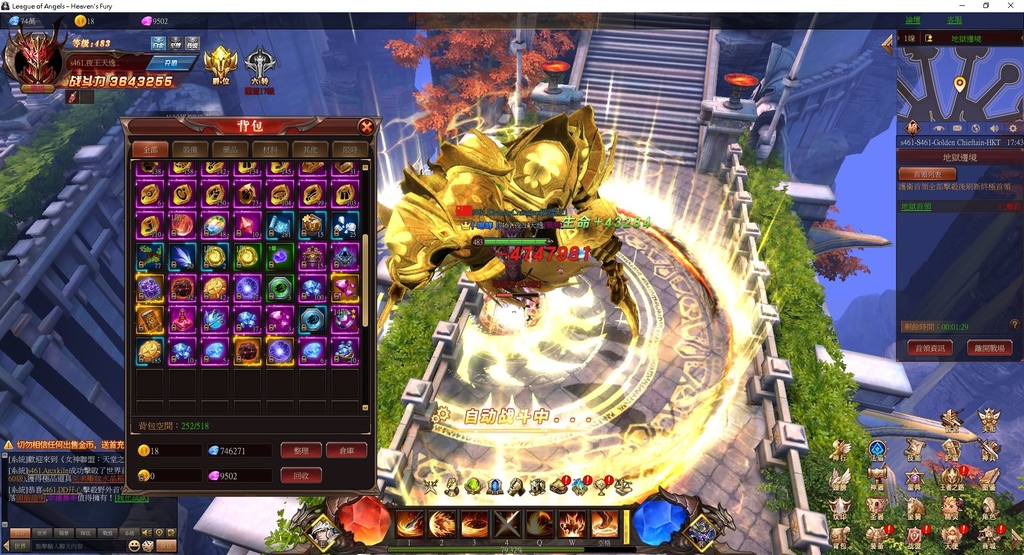This screenshot has width=1024, height=555.
Task: Toggle the sound speaker icon
Action: click(994, 128)
